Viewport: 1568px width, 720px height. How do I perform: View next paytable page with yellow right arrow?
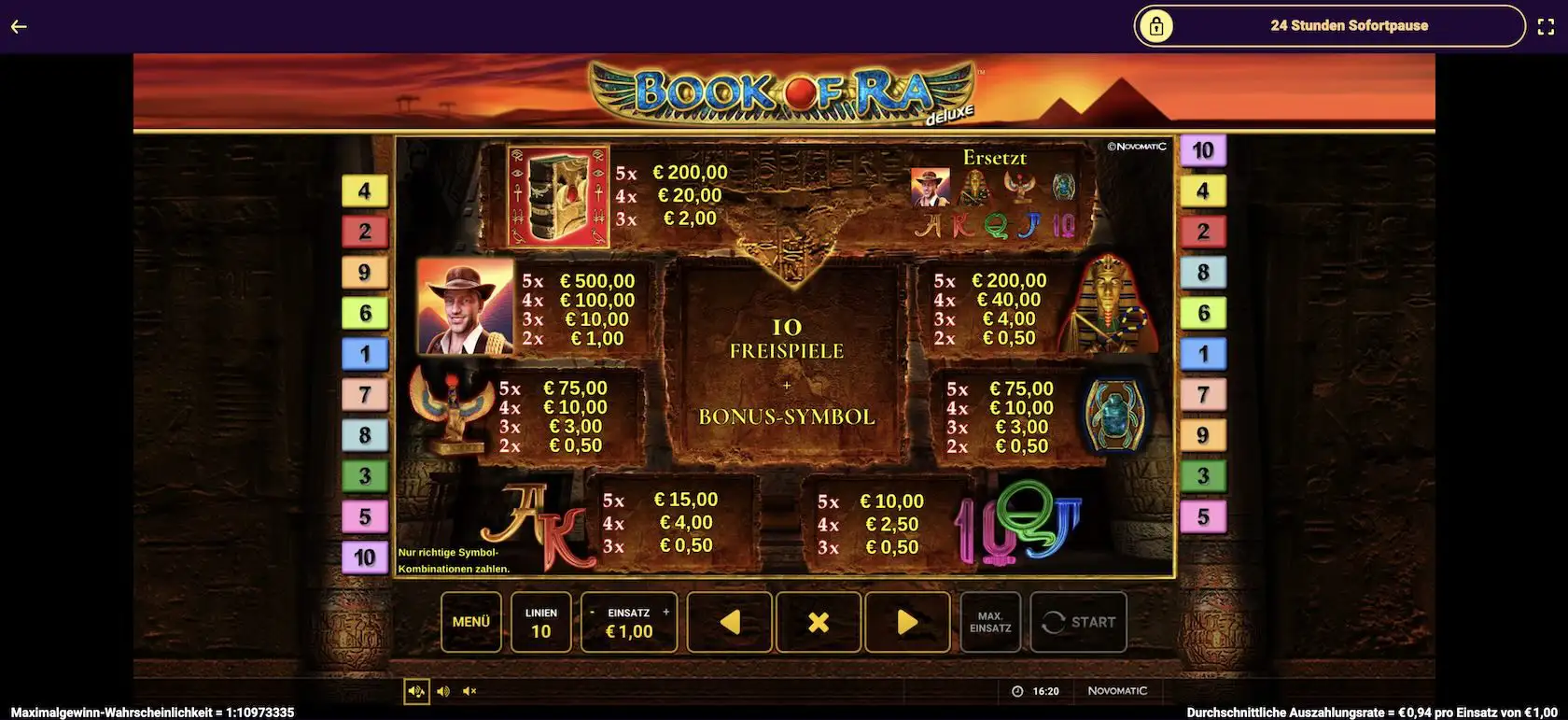pyautogui.click(x=906, y=622)
